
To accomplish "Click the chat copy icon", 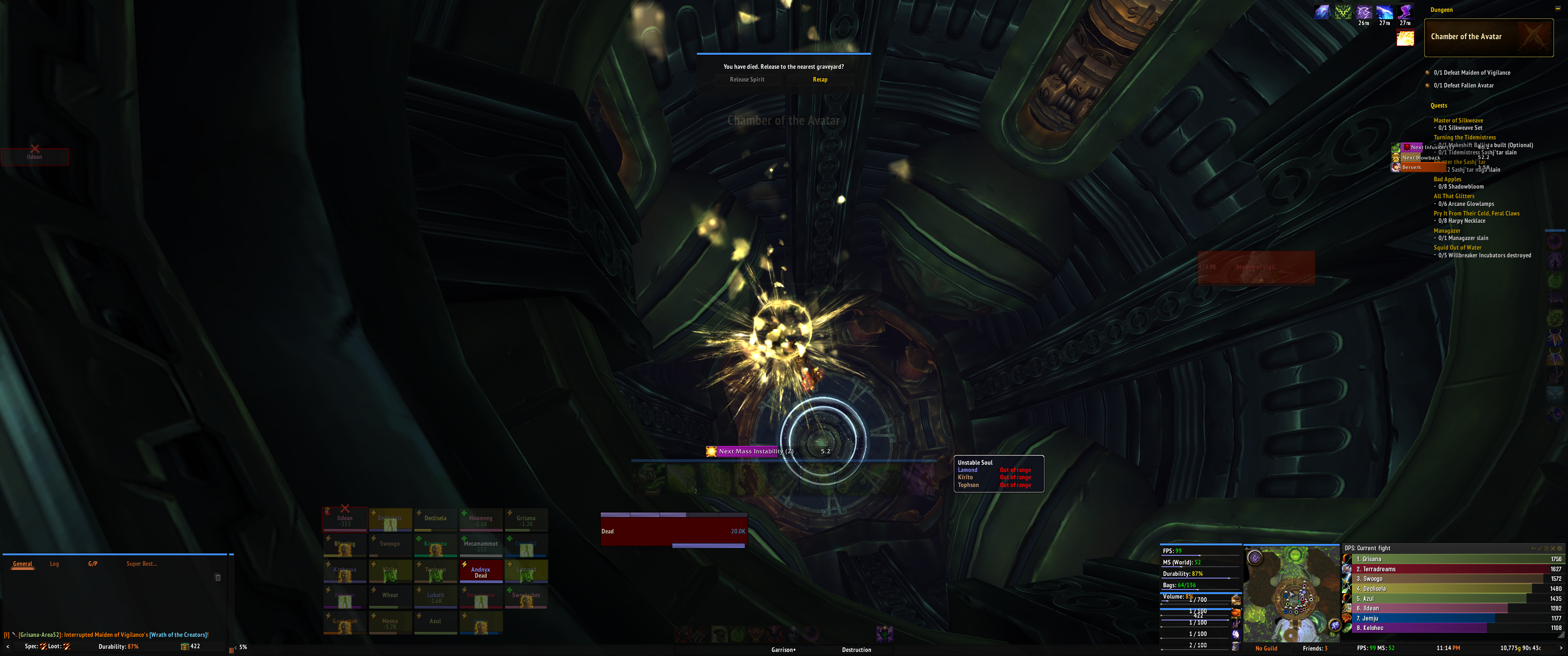I will coord(218,578).
